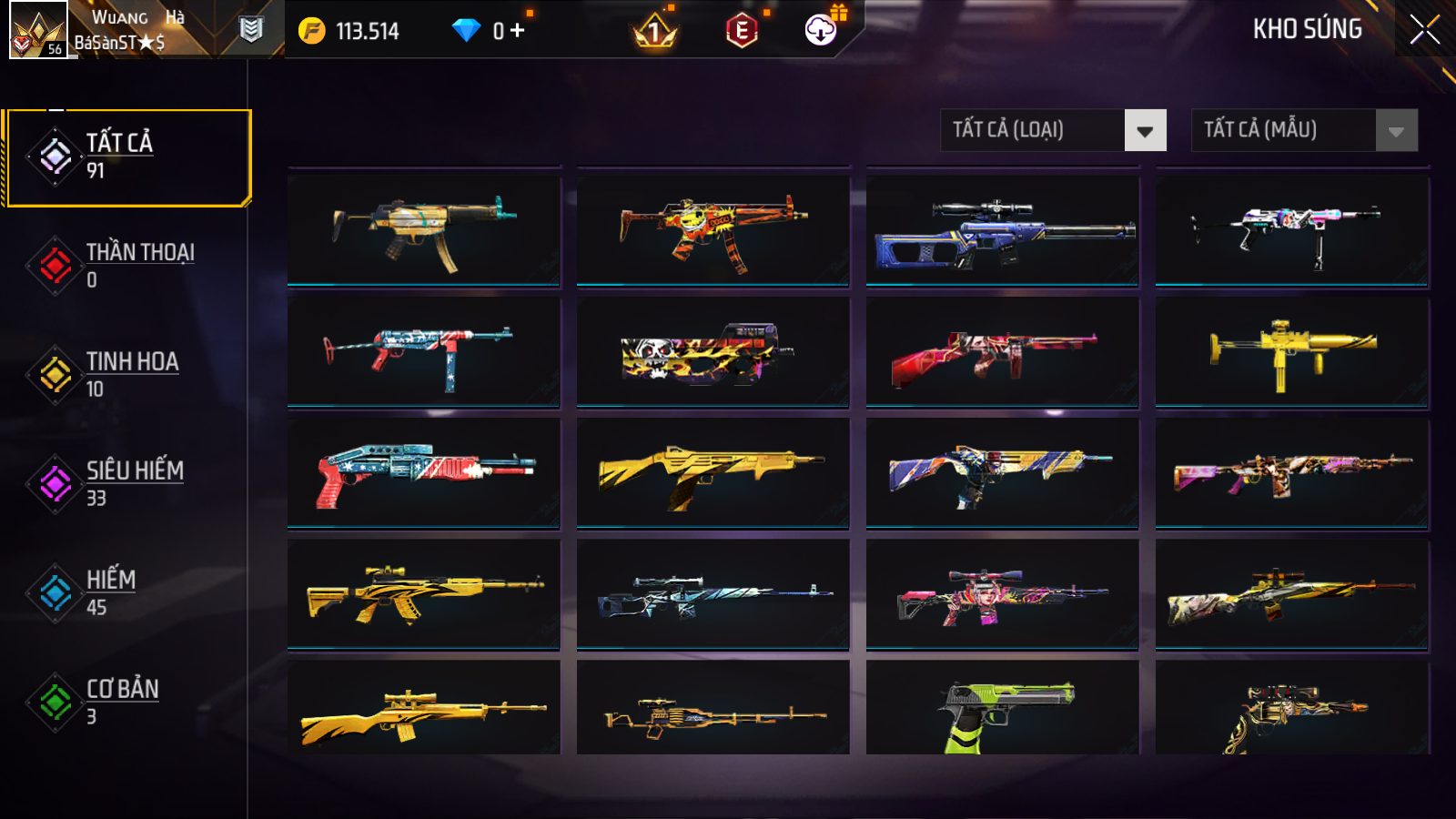Select the Tất Cả category tab
The width and height of the screenshot is (1456, 819).
(x=127, y=157)
